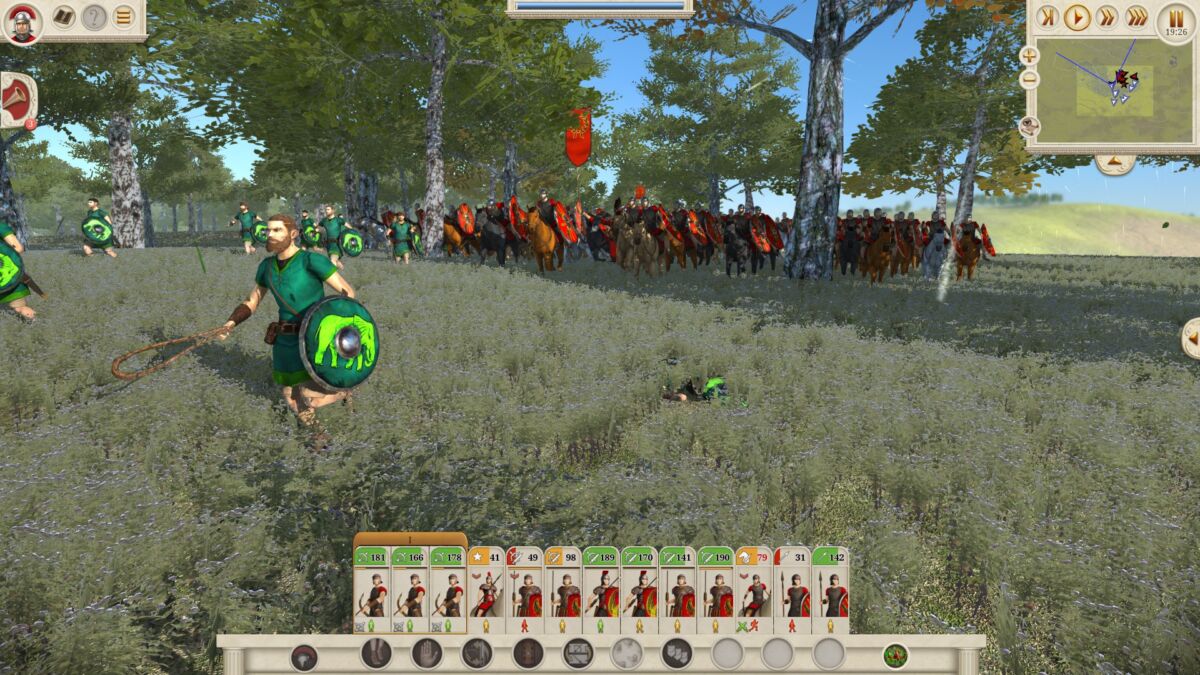1200x675 pixels.
Task: Collapse the minimap with the arrow tab
Action: [1114, 164]
